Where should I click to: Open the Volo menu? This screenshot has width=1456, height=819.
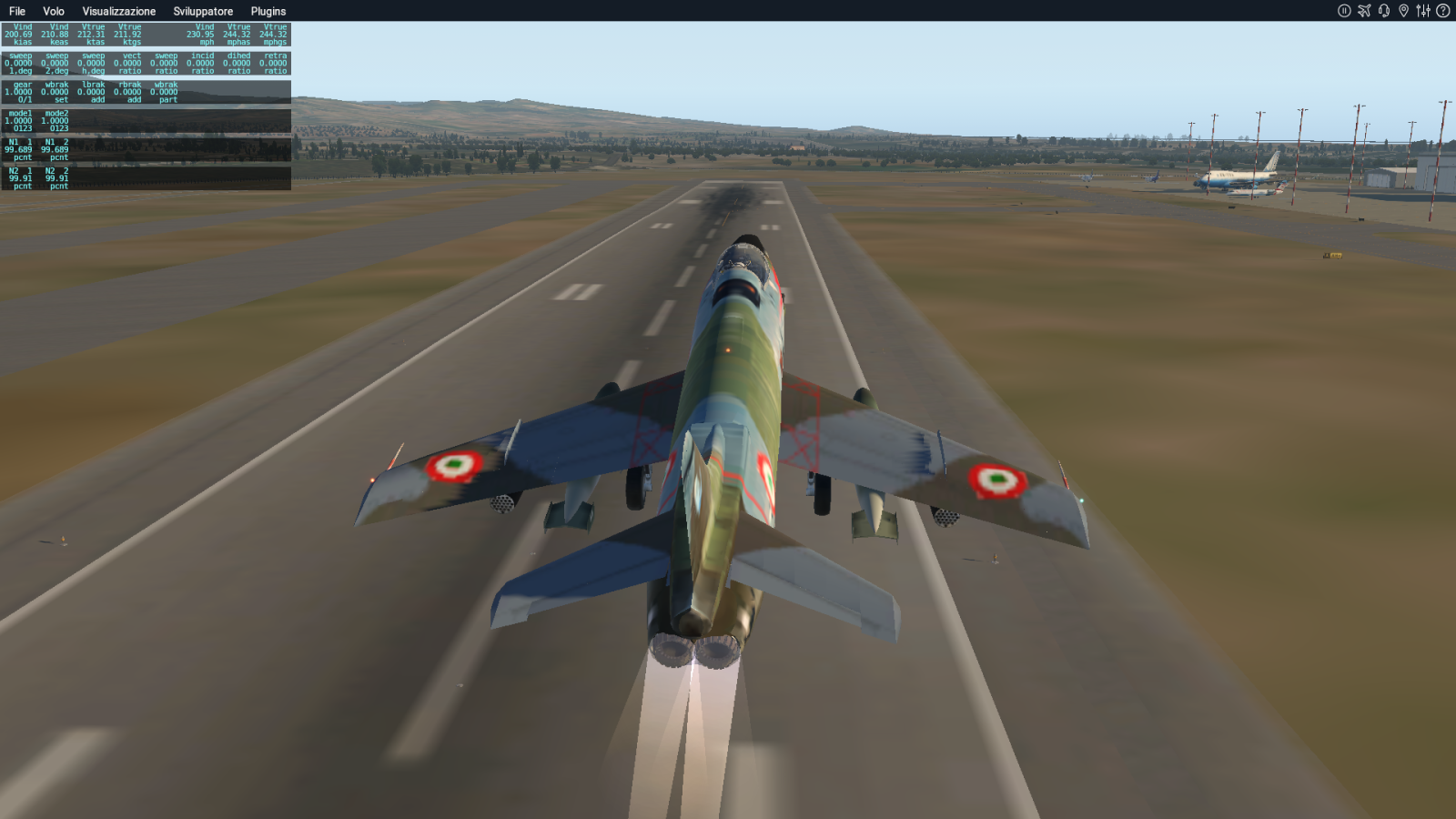click(x=54, y=11)
